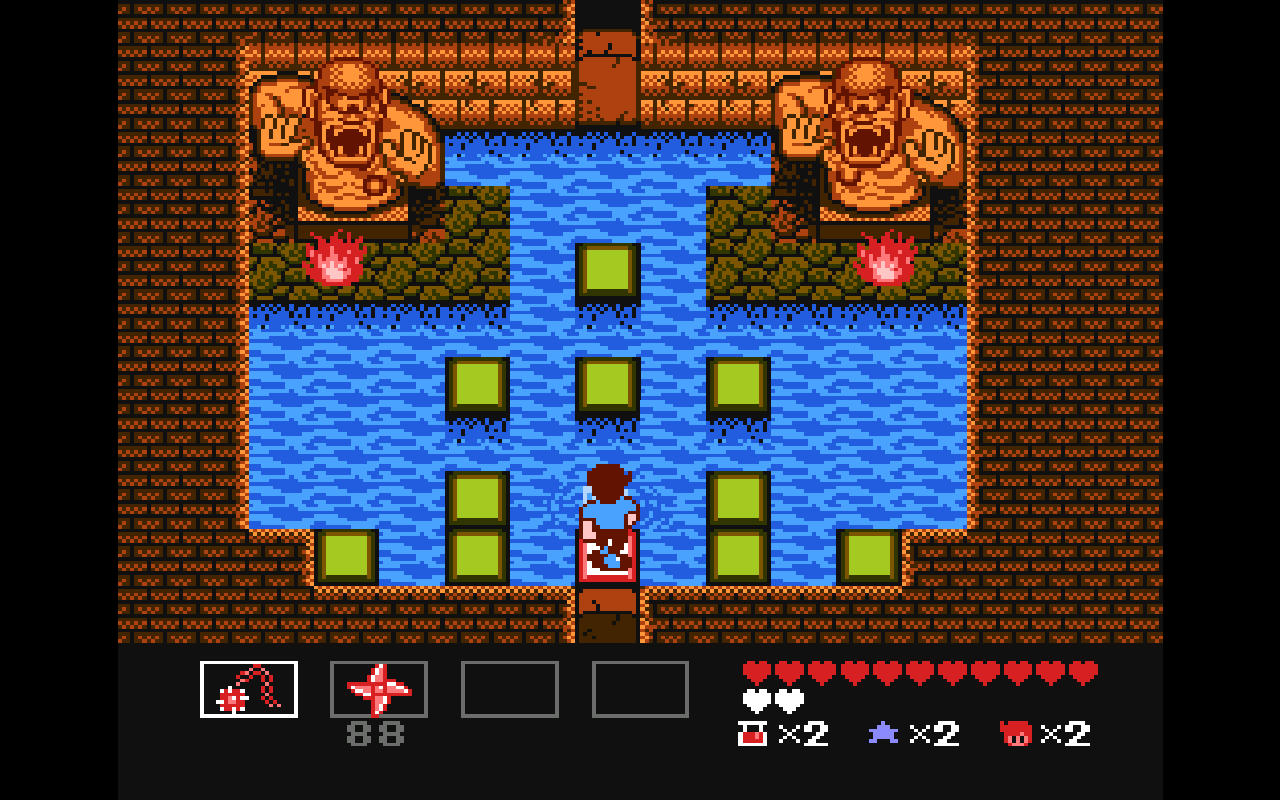This screenshot has height=800, width=1280.
Task: Select the red throwing star weapon slot
Action: [379, 689]
